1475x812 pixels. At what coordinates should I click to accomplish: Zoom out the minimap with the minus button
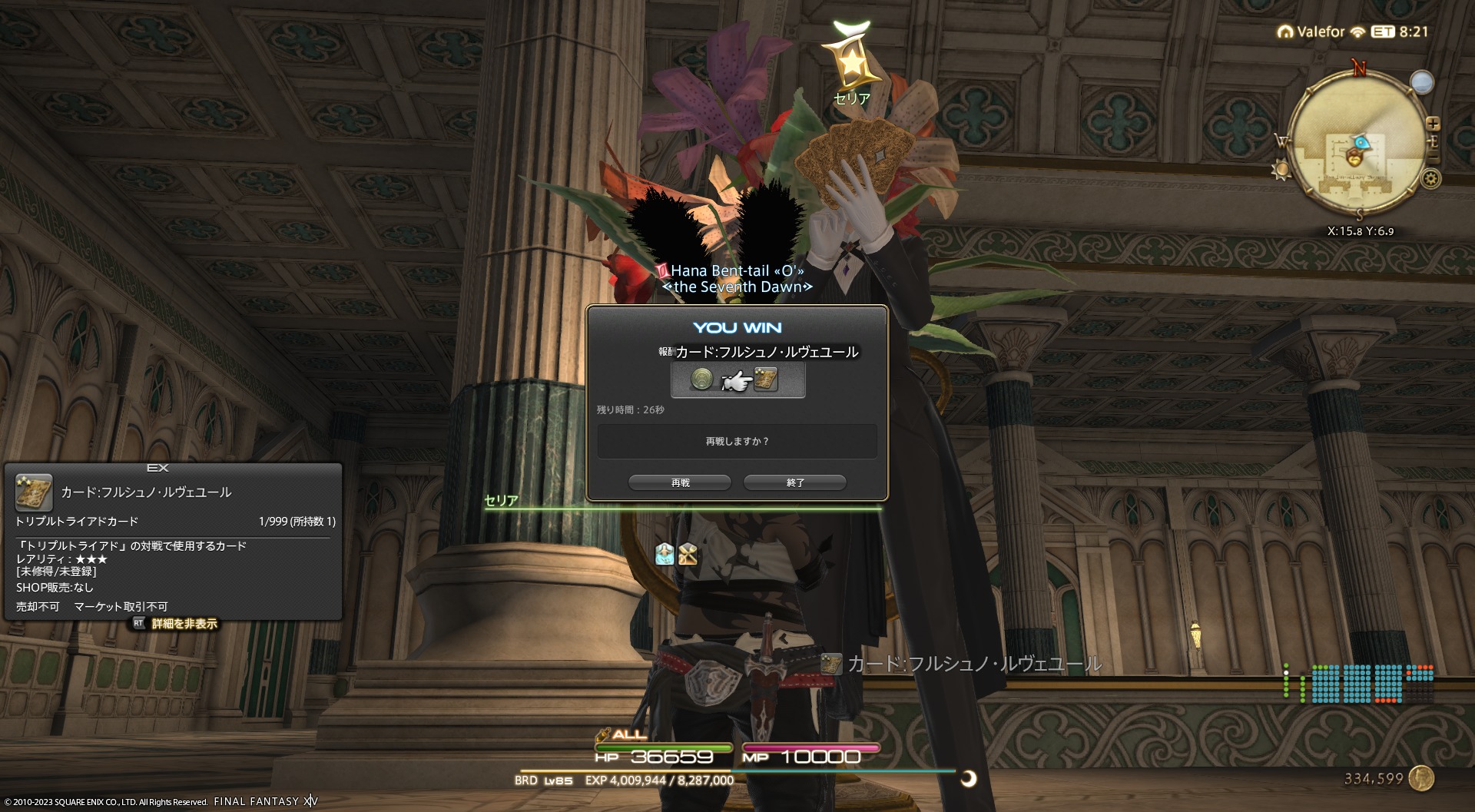[1434, 158]
